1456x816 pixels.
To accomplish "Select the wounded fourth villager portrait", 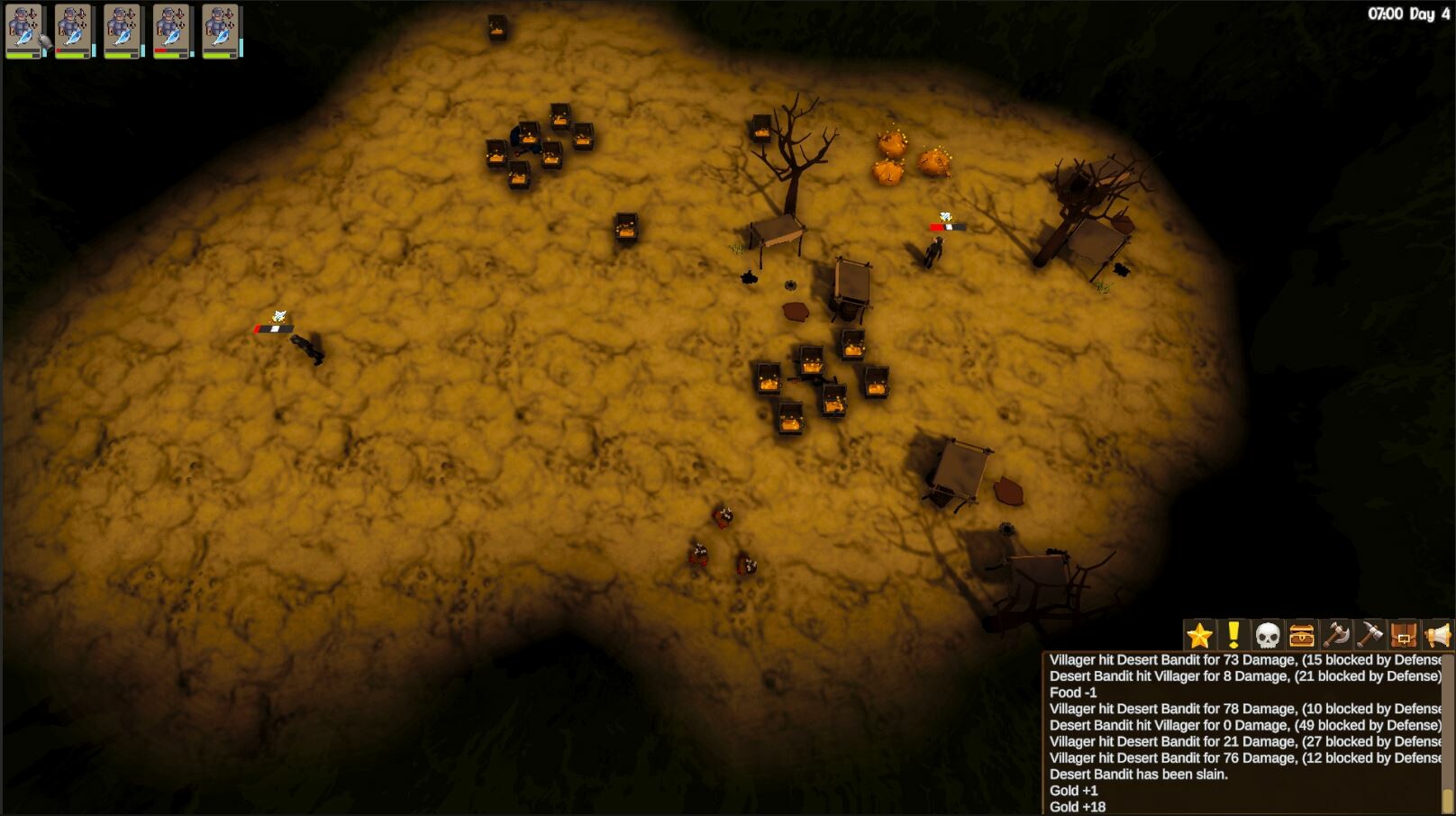I will pyautogui.click(x=171, y=32).
